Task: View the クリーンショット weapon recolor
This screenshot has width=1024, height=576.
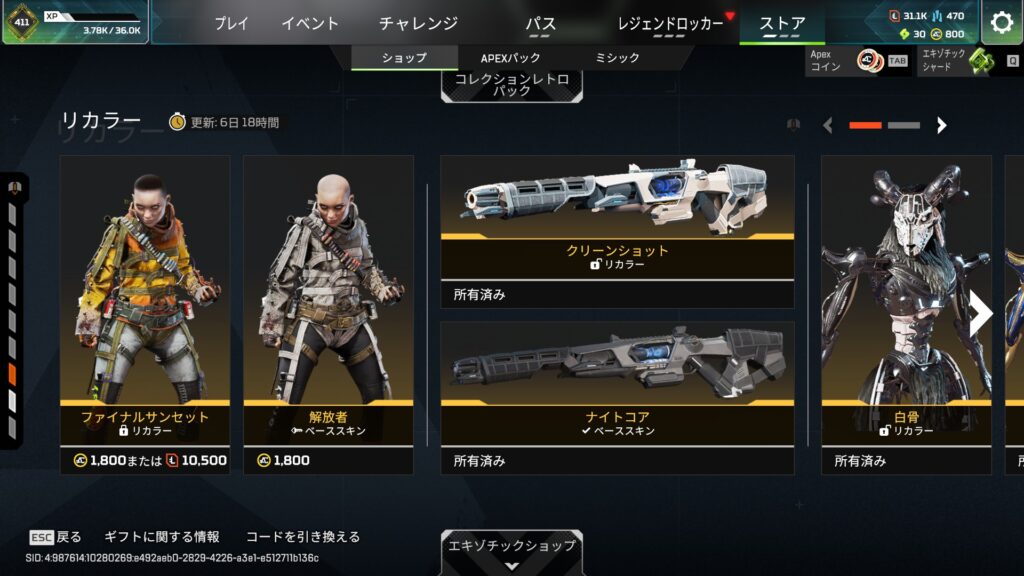Action: tap(617, 231)
